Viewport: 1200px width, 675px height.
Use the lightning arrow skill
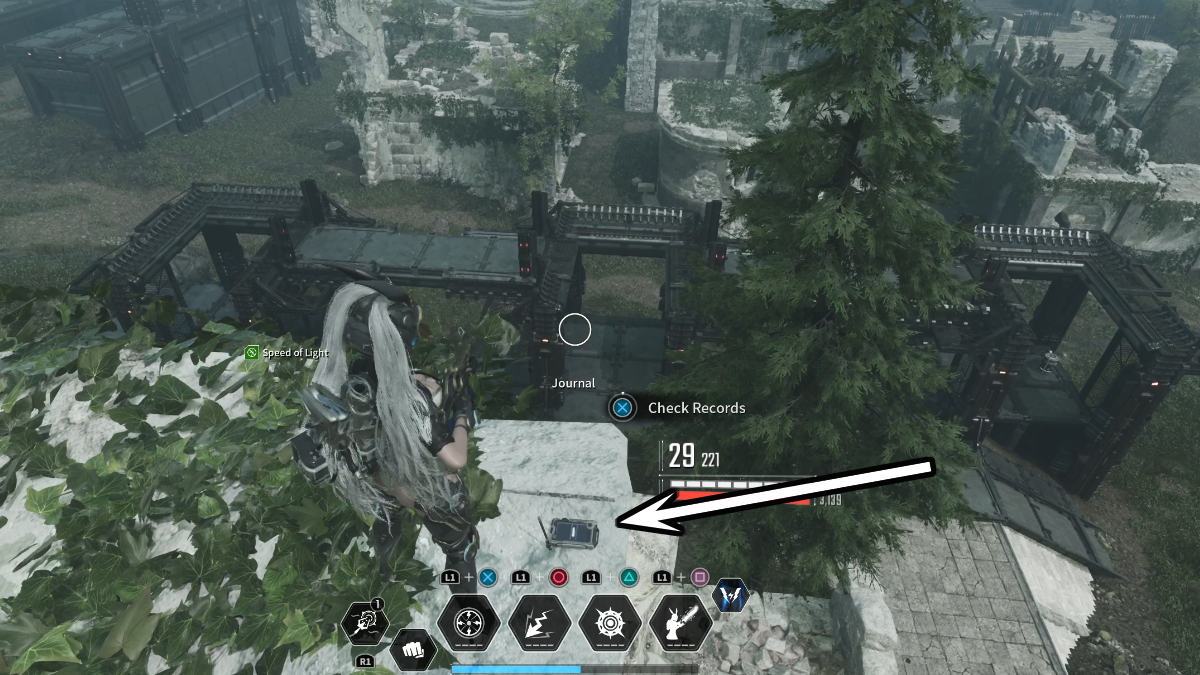click(x=540, y=625)
